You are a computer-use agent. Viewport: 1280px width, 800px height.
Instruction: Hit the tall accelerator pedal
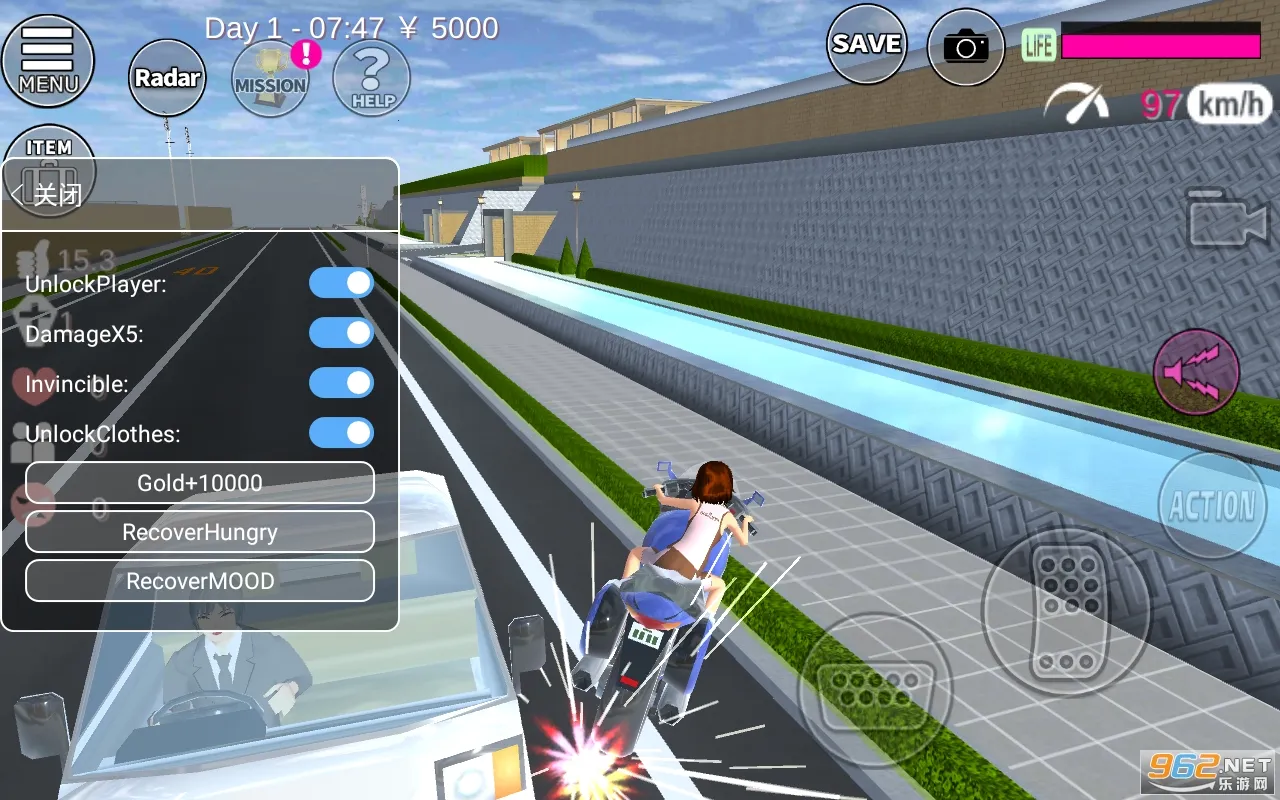pyautogui.click(x=1066, y=611)
